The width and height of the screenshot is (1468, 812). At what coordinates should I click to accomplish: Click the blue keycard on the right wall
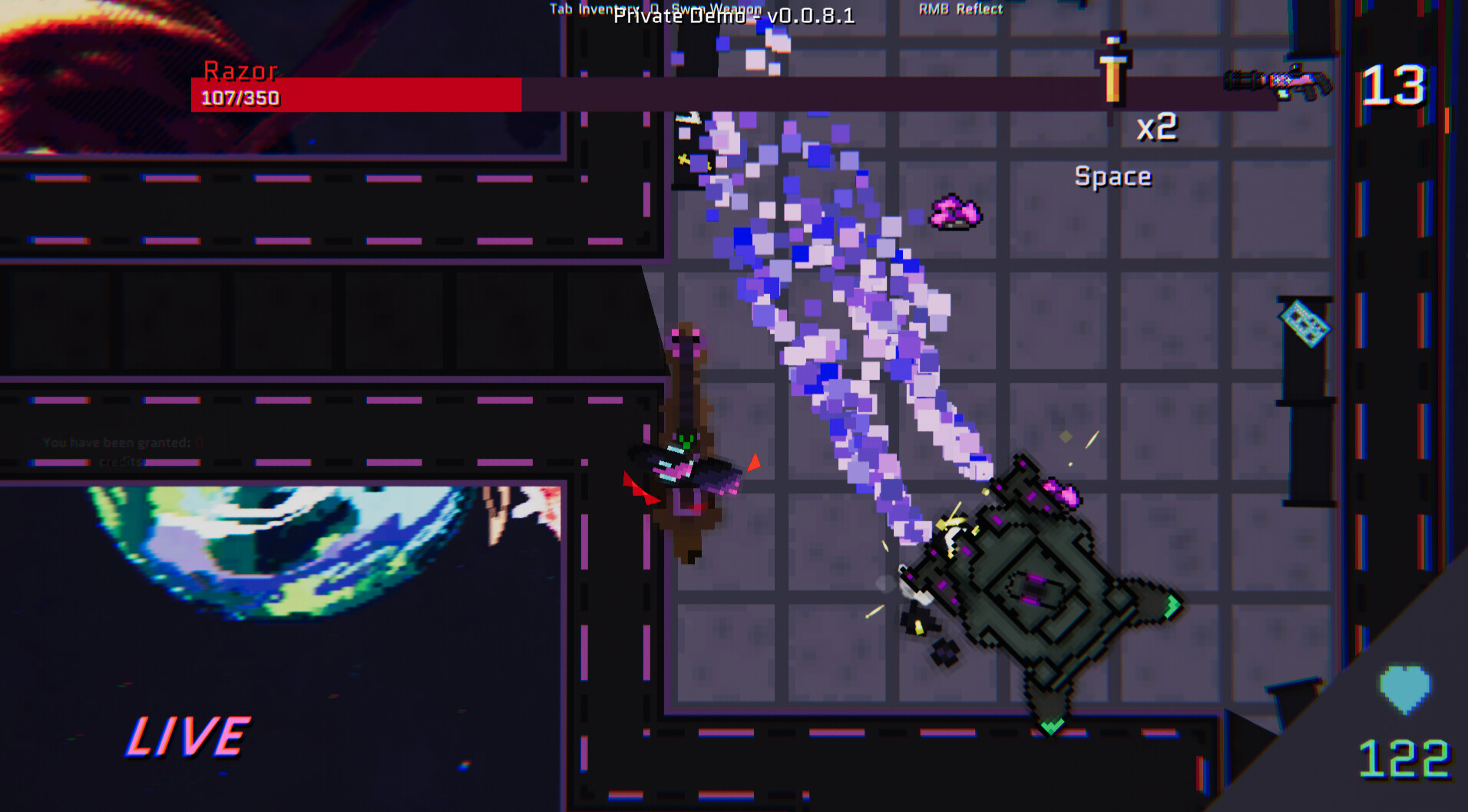[1304, 325]
